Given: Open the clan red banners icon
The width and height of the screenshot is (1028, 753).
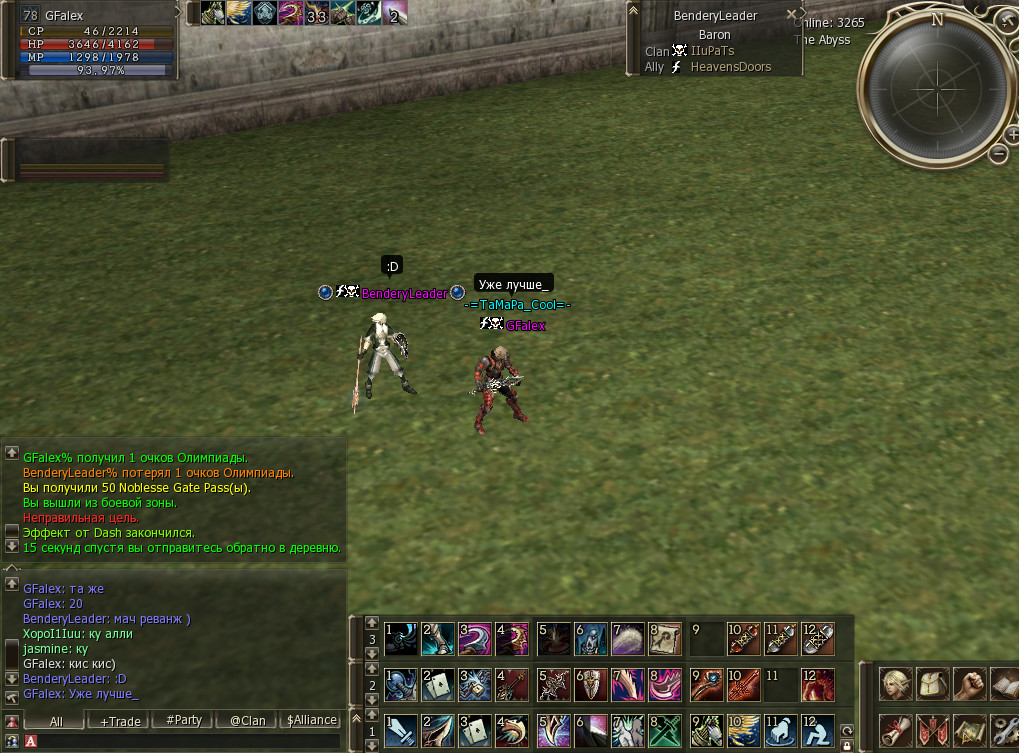Looking at the screenshot, I should pos(931,729).
